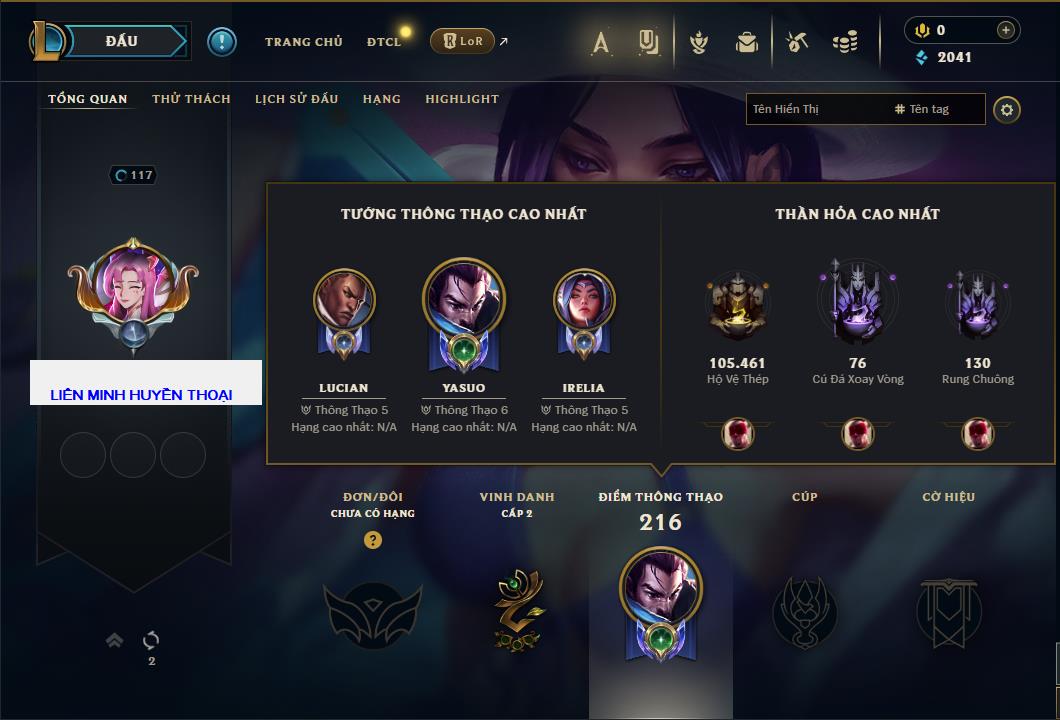This screenshot has width=1060, height=720.
Task: Switch to the THỬ THÁCH tab
Action: tap(191, 99)
